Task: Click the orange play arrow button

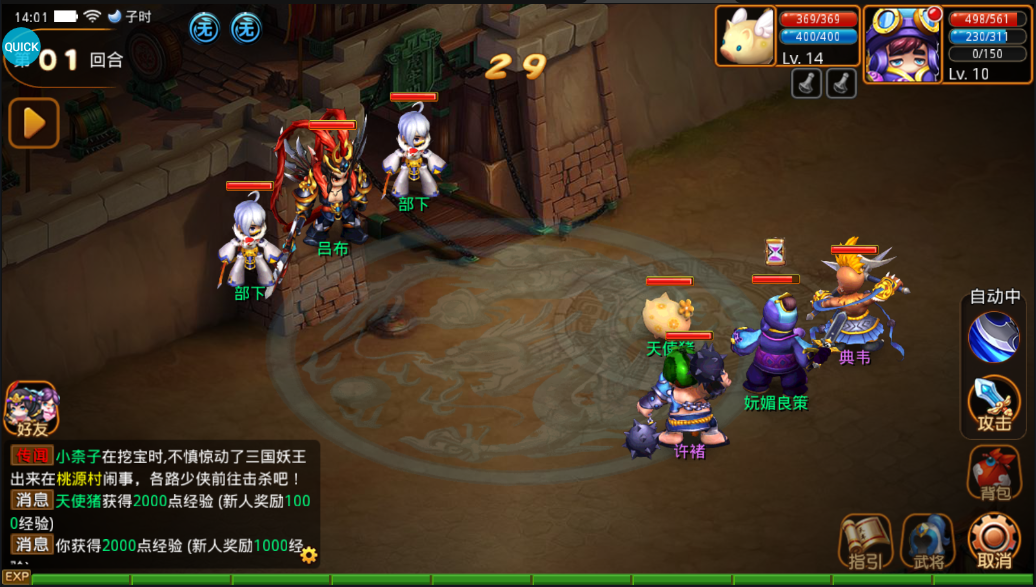Action: (x=34, y=123)
